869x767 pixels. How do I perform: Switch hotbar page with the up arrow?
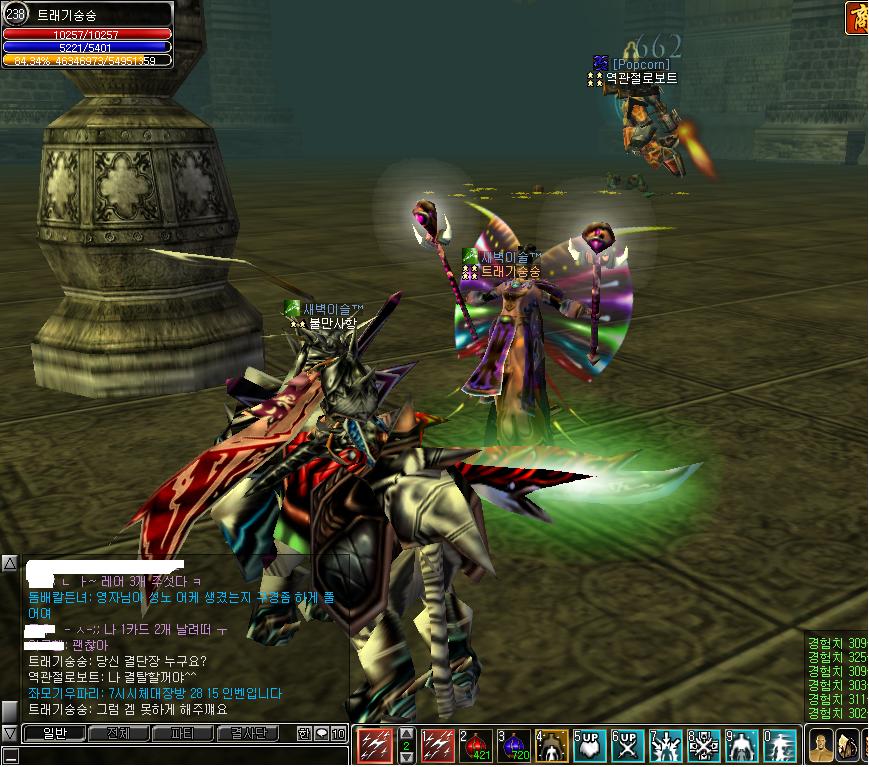(406, 733)
